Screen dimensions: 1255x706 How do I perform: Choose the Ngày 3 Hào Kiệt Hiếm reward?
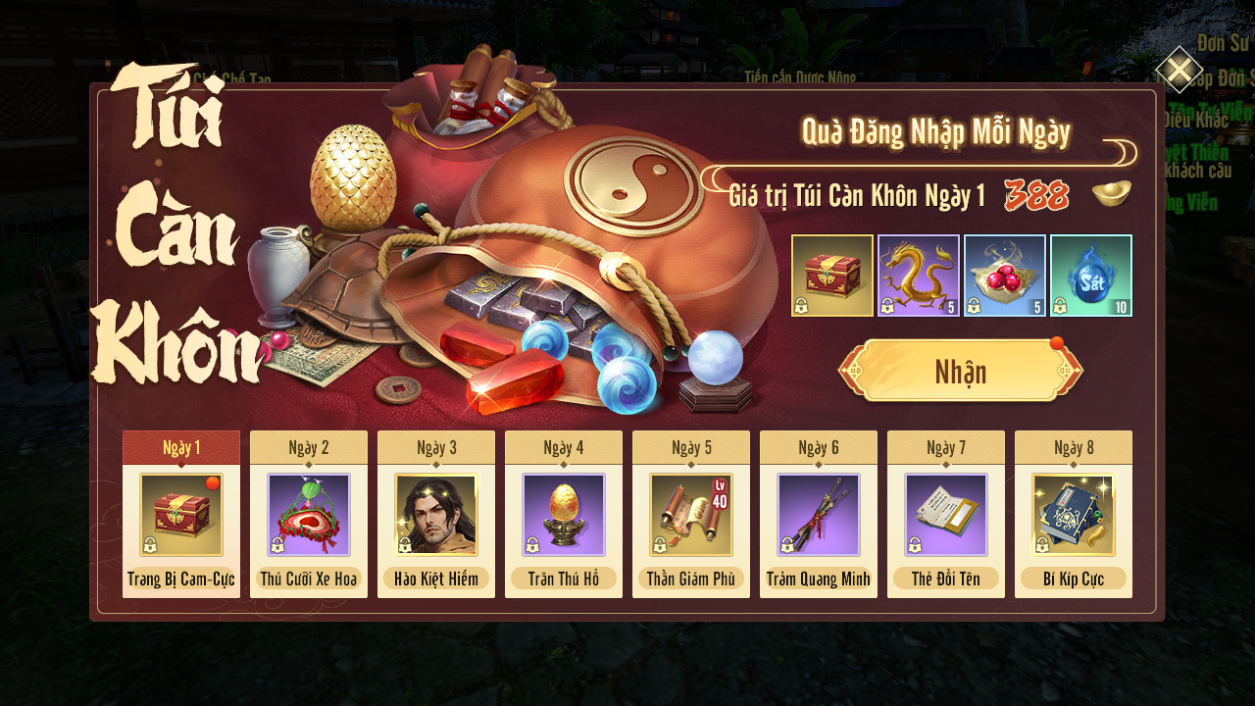436,515
